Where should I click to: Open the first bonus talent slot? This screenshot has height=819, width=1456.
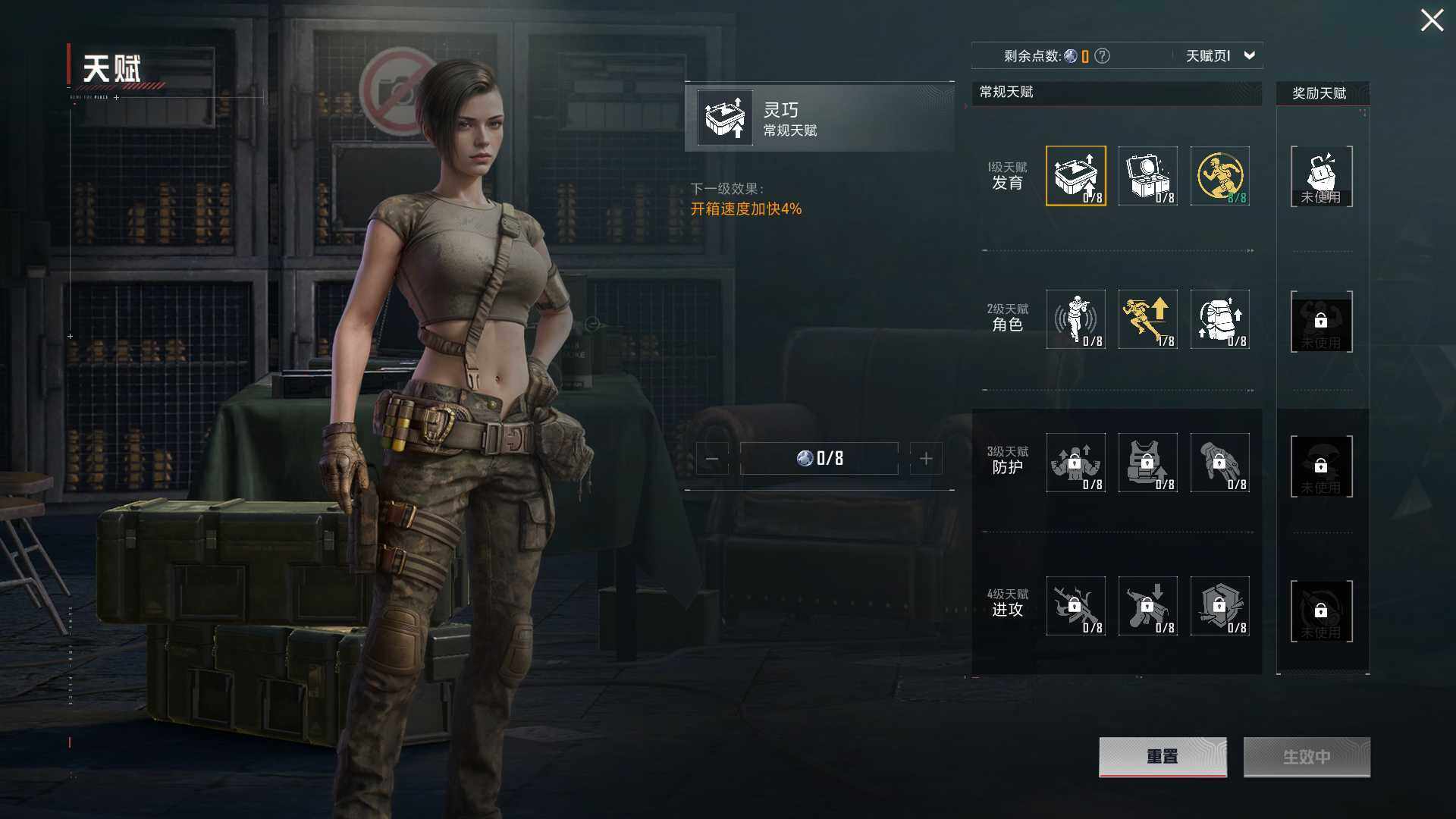tap(1321, 177)
